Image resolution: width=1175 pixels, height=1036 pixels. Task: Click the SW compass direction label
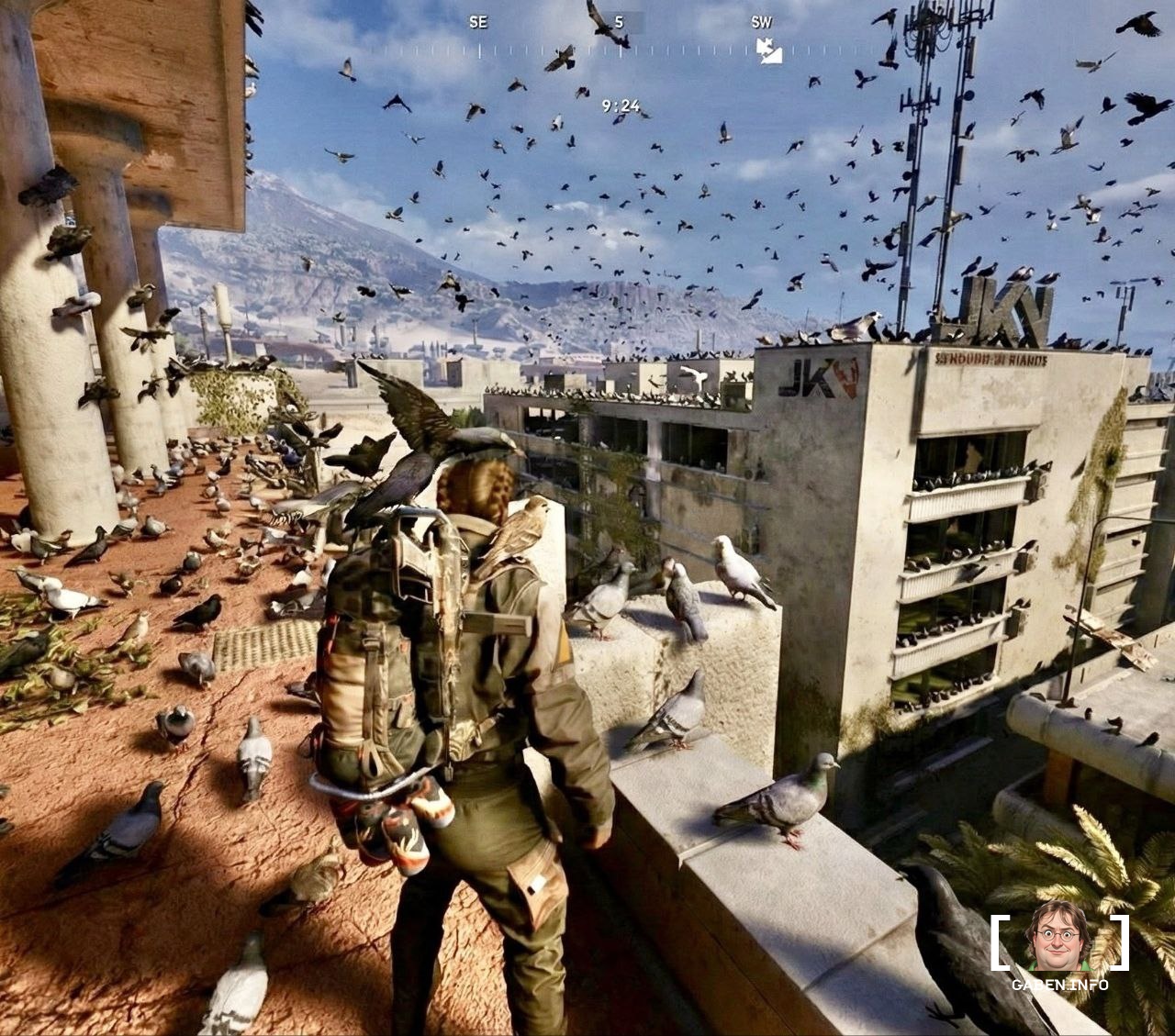click(x=761, y=22)
